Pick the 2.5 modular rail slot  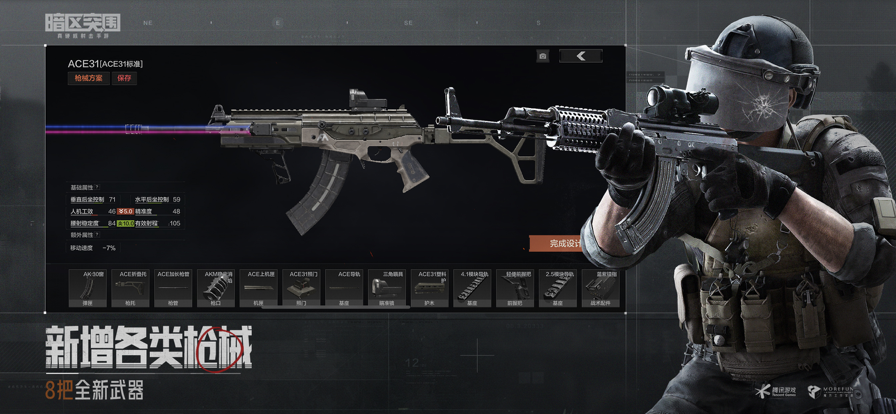point(558,287)
